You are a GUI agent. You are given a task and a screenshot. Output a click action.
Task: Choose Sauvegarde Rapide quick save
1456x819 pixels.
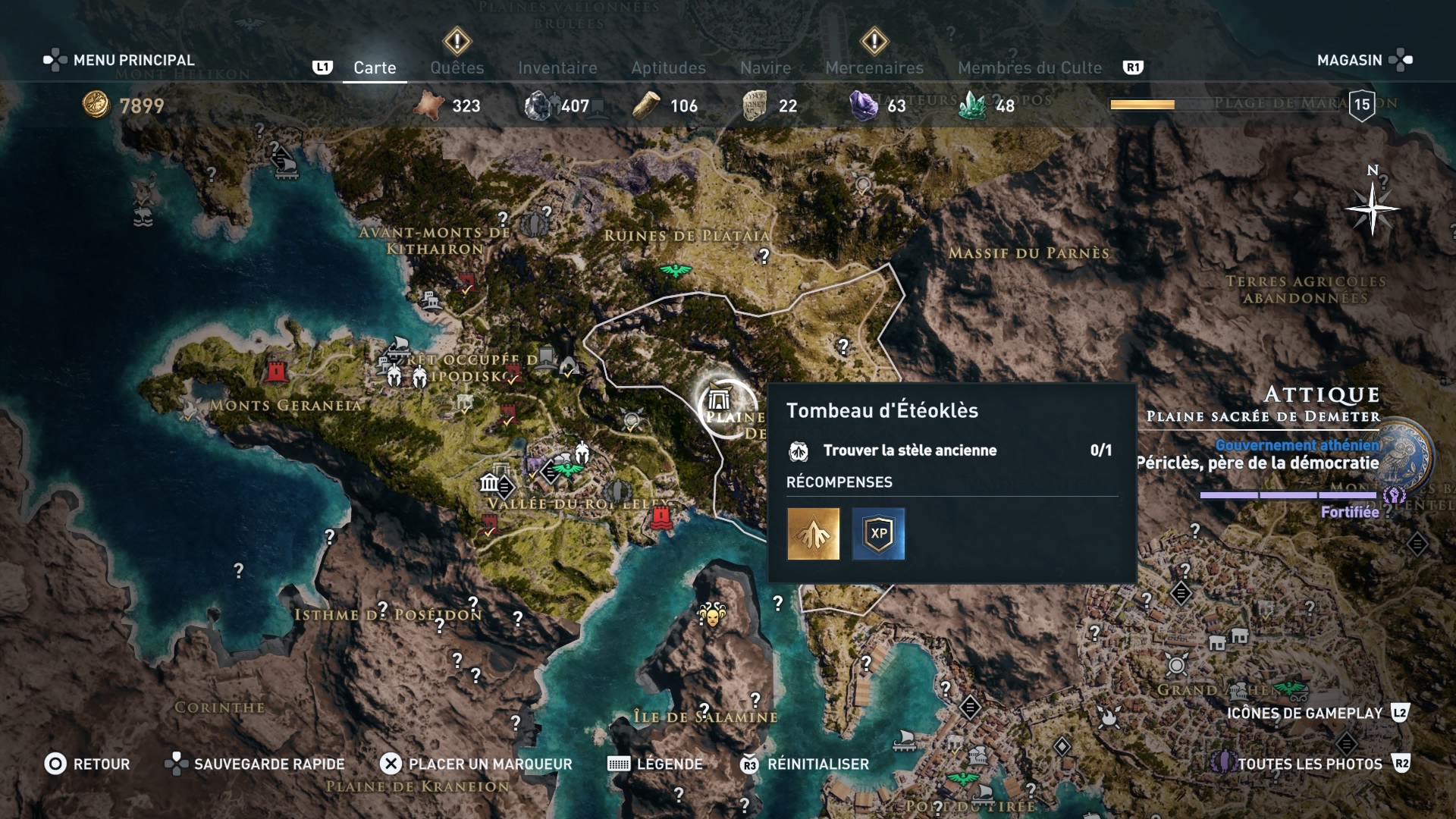click(256, 764)
